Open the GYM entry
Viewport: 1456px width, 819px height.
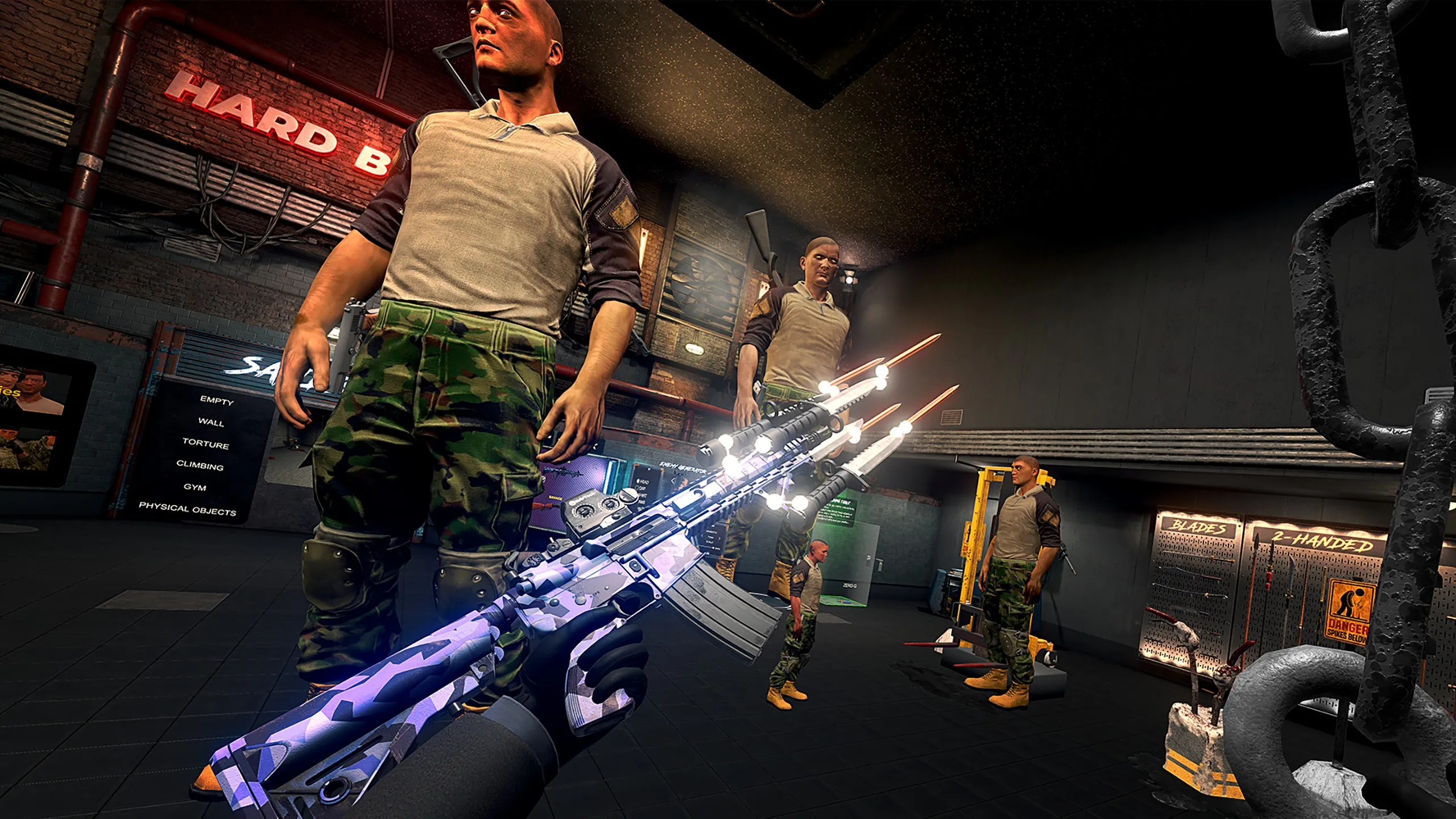click(195, 487)
